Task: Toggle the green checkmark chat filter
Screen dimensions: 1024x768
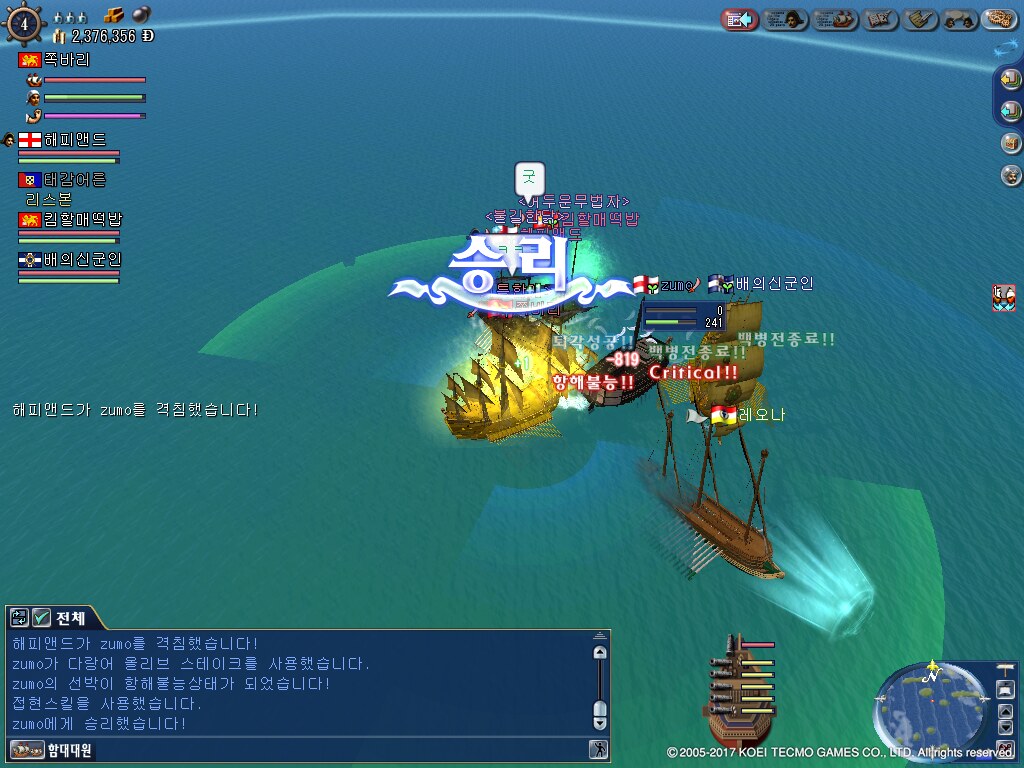Action: (41, 617)
